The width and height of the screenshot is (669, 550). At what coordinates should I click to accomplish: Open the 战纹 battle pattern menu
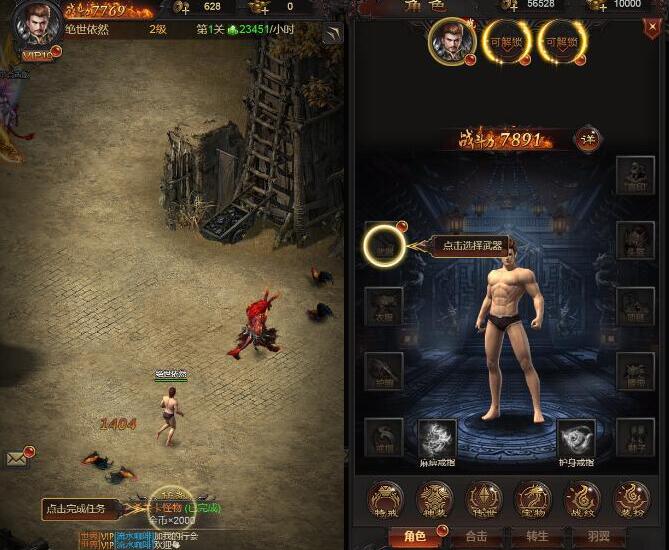pos(581,497)
